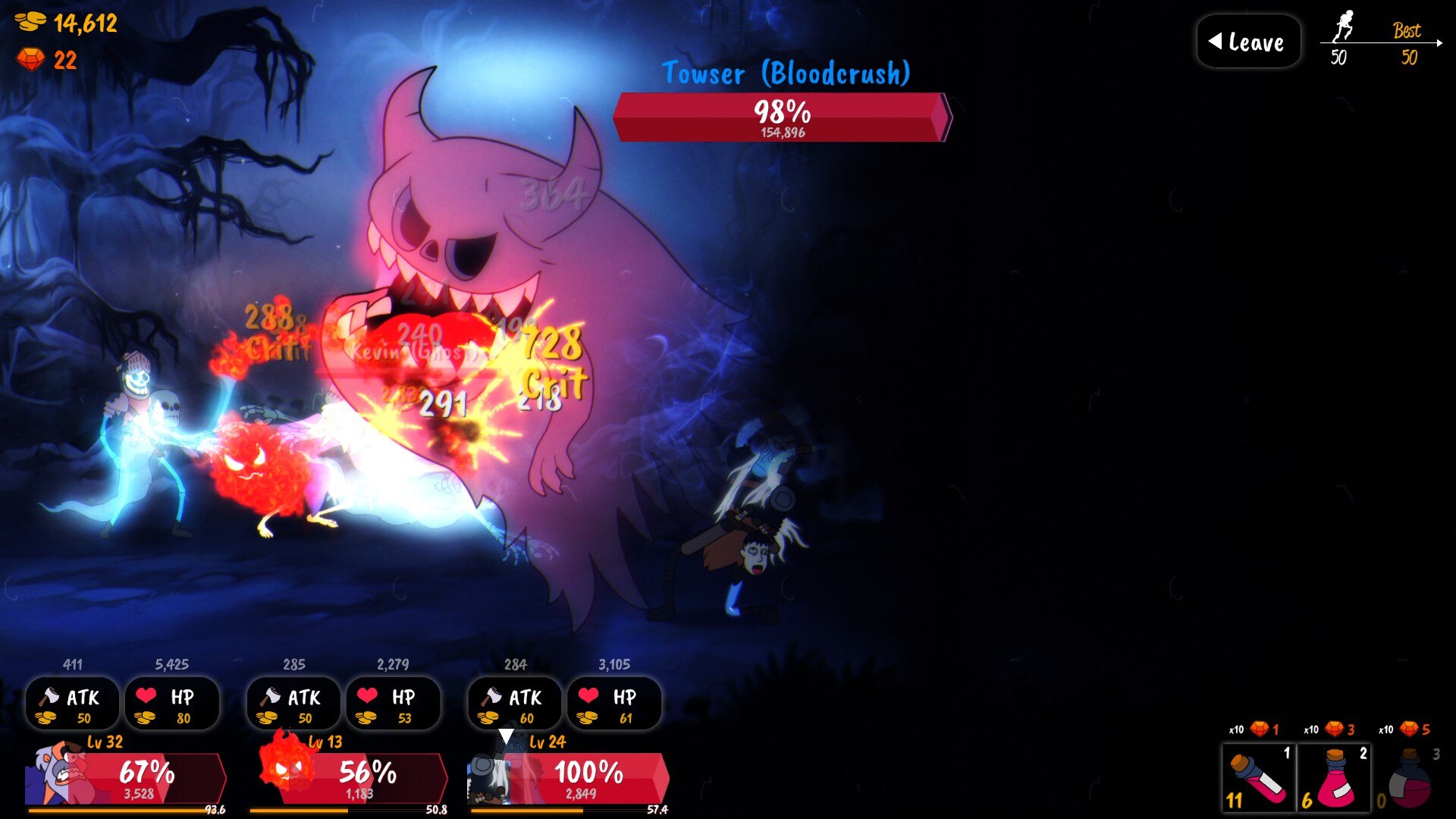Use the round pink flask in slot 2
1456x819 pixels.
click(x=1334, y=778)
